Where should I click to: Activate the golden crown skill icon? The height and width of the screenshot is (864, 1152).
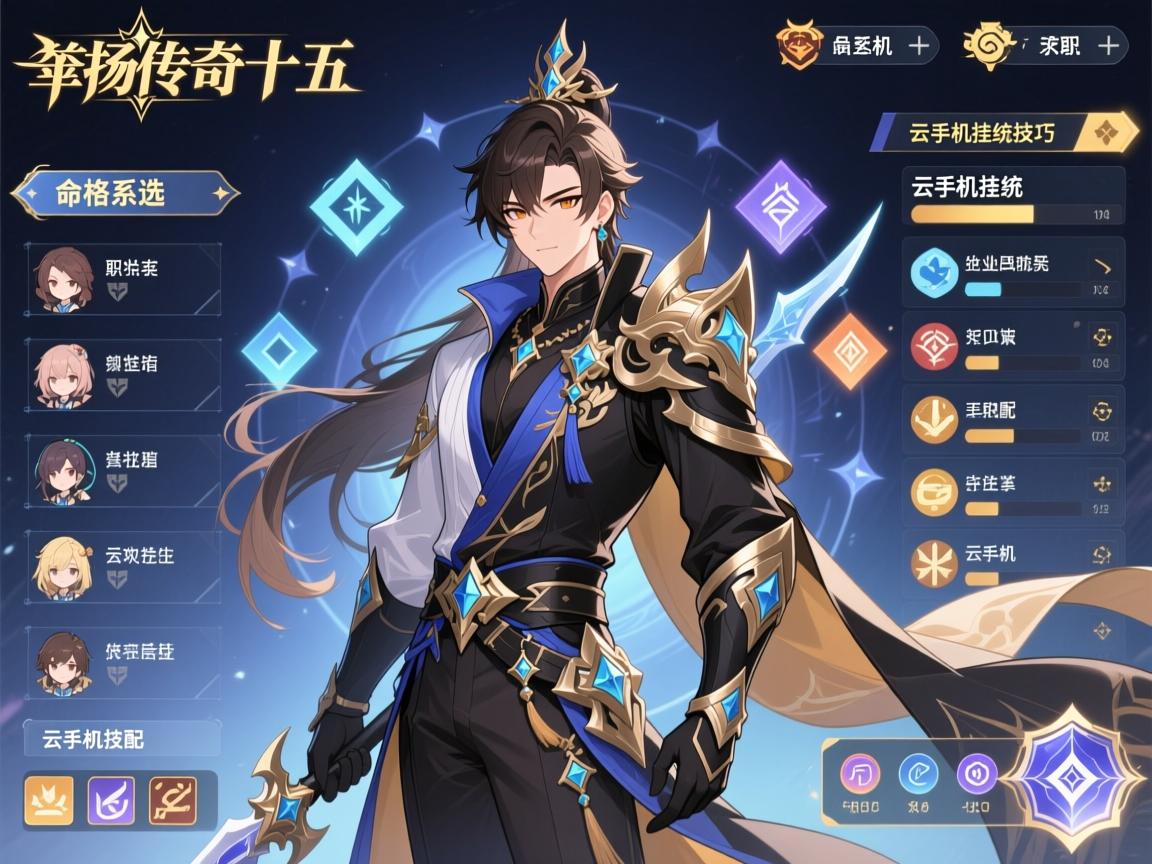click(48, 800)
